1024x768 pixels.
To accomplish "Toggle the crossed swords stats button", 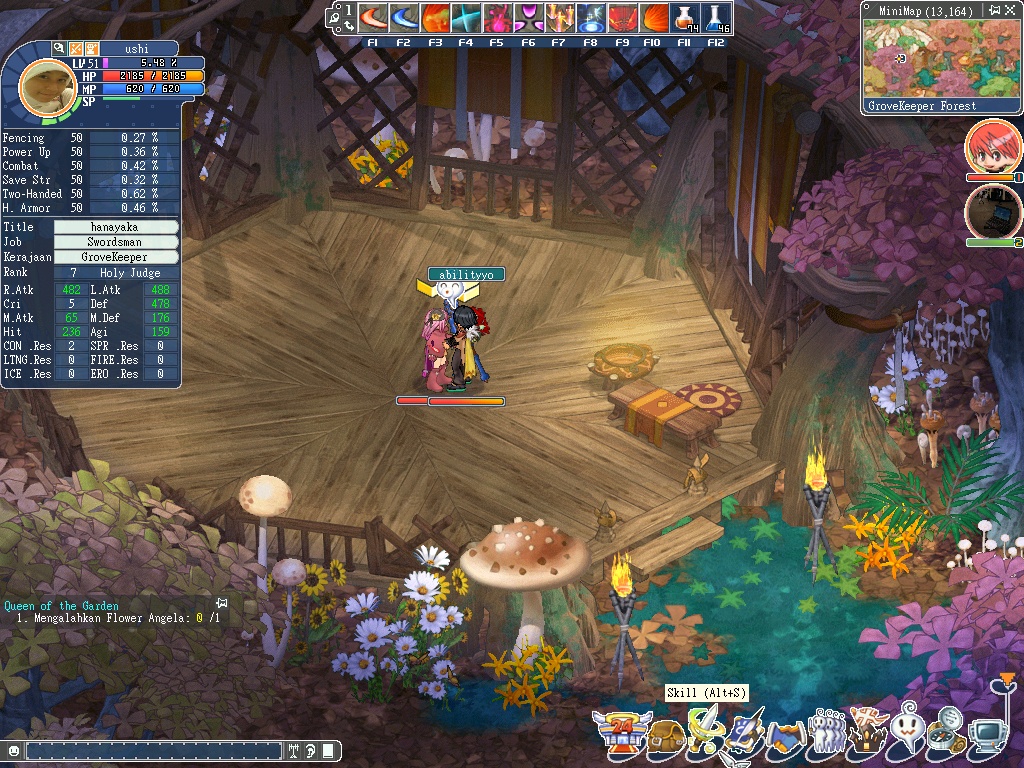I will click(x=76, y=48).
